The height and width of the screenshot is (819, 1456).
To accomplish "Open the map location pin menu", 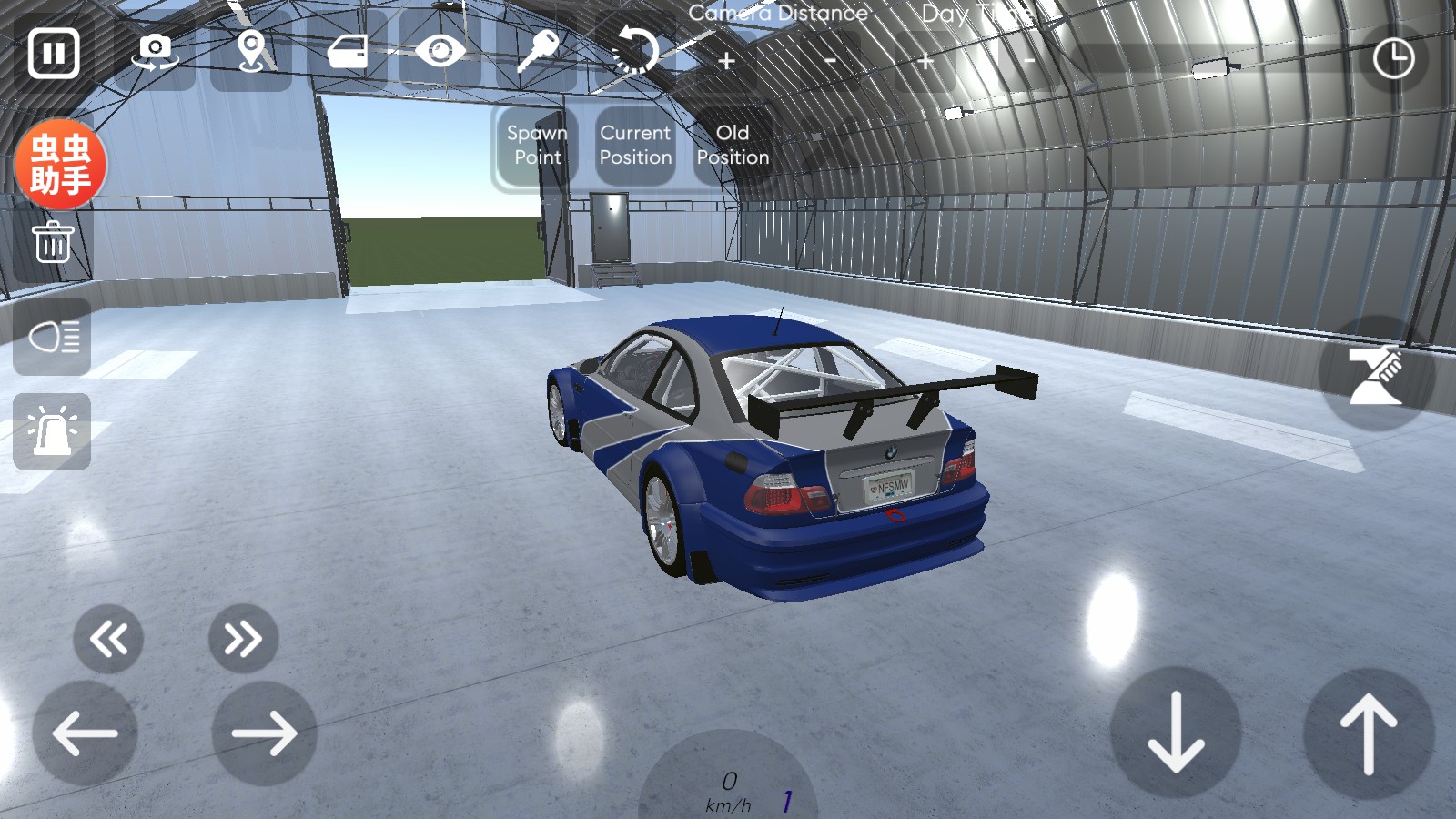I will pyautogui.click(x=251, y=52).
